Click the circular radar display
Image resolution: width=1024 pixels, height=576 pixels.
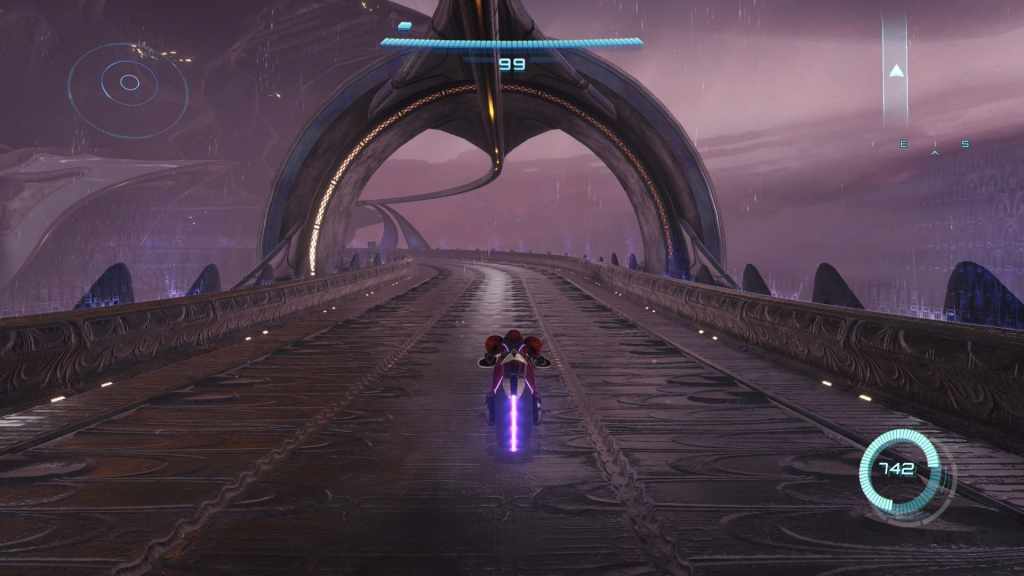coord(129,83)
